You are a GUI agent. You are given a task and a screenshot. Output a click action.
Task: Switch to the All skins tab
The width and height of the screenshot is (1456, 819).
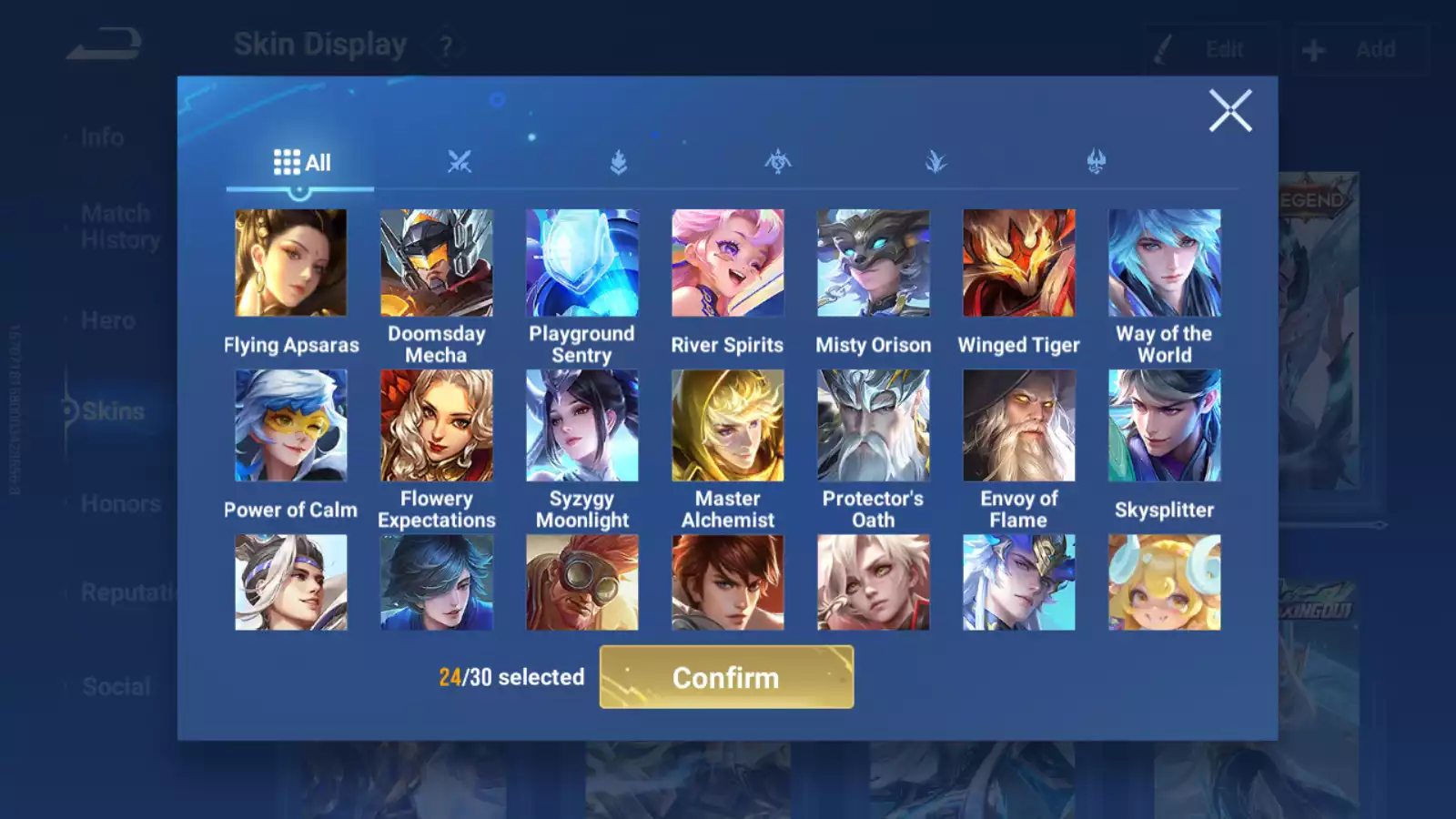coord(301,163)
